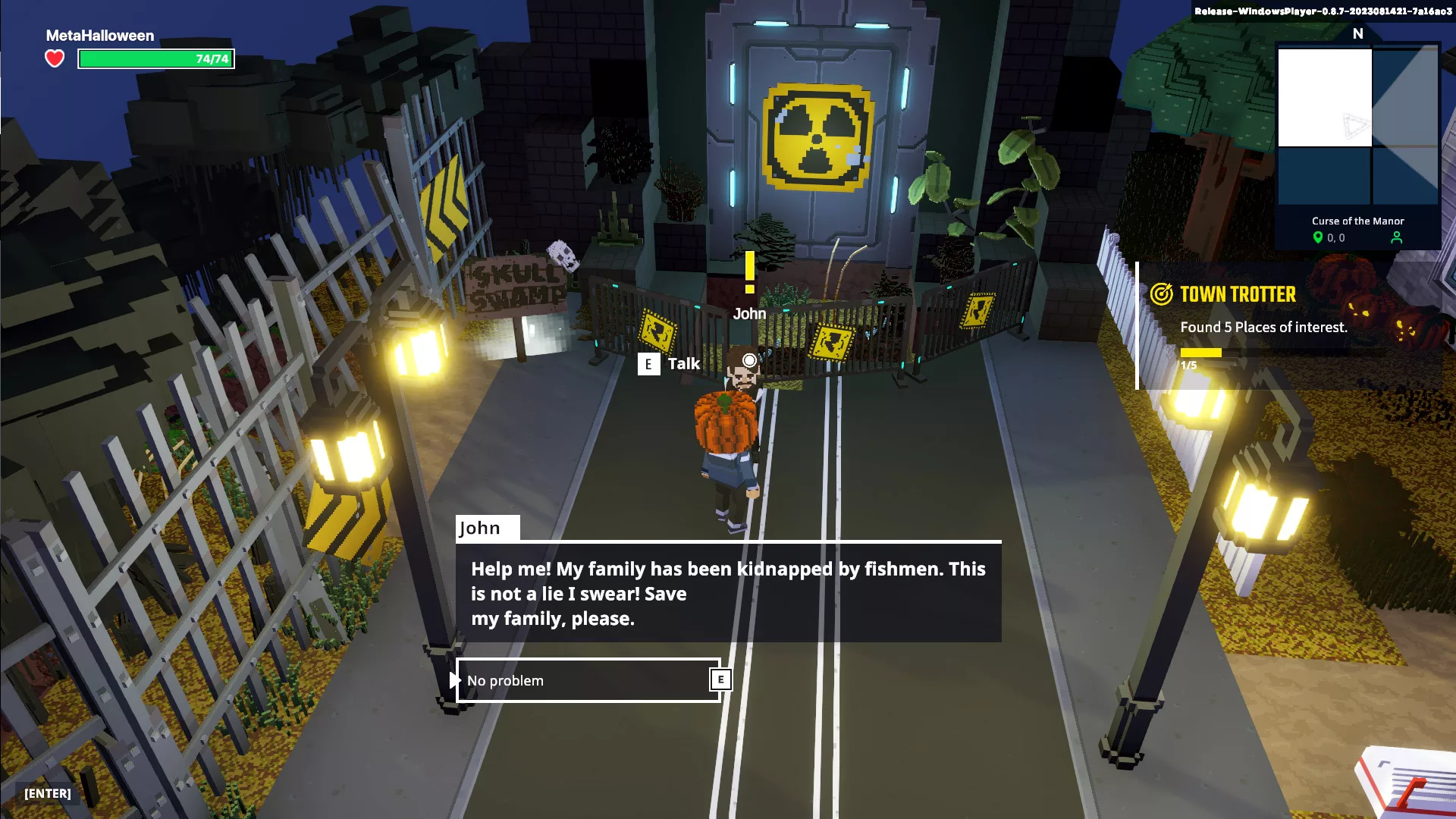The height and width of the screenshot is (819, 1456).
Task: Open the minimap
Action: 1357,127
